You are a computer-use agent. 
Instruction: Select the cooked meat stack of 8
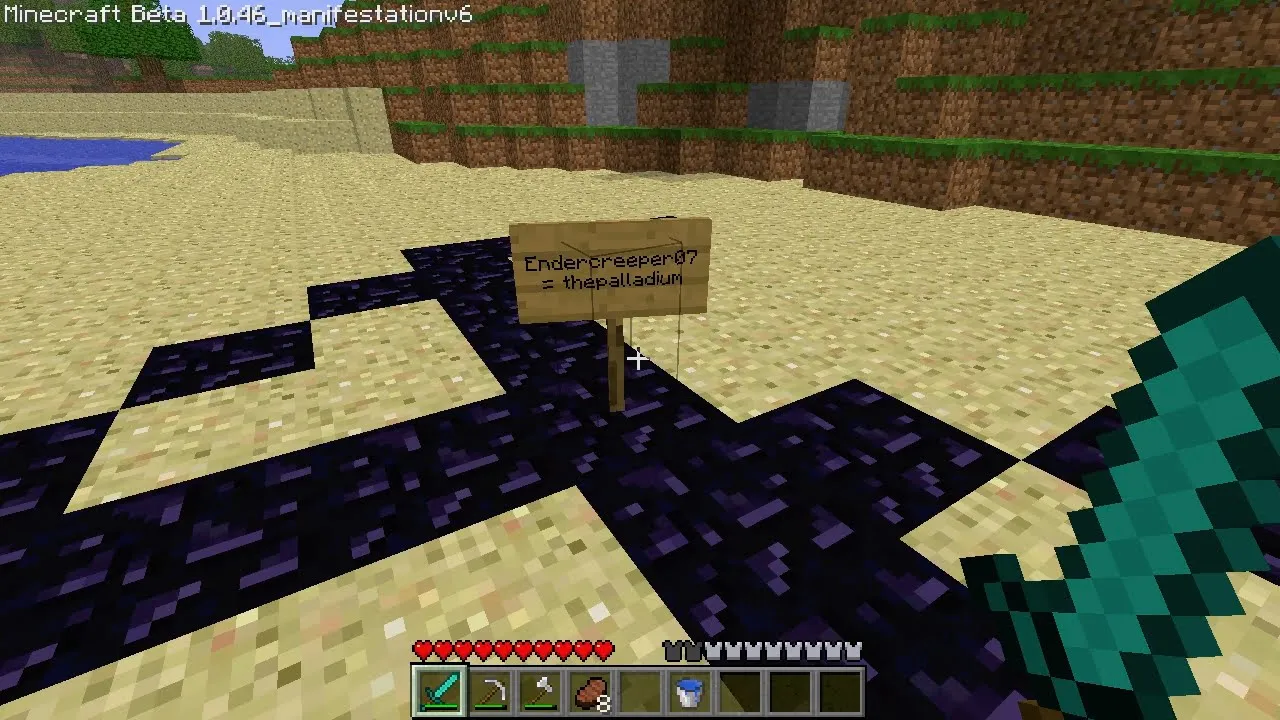(x=590, y=691)
